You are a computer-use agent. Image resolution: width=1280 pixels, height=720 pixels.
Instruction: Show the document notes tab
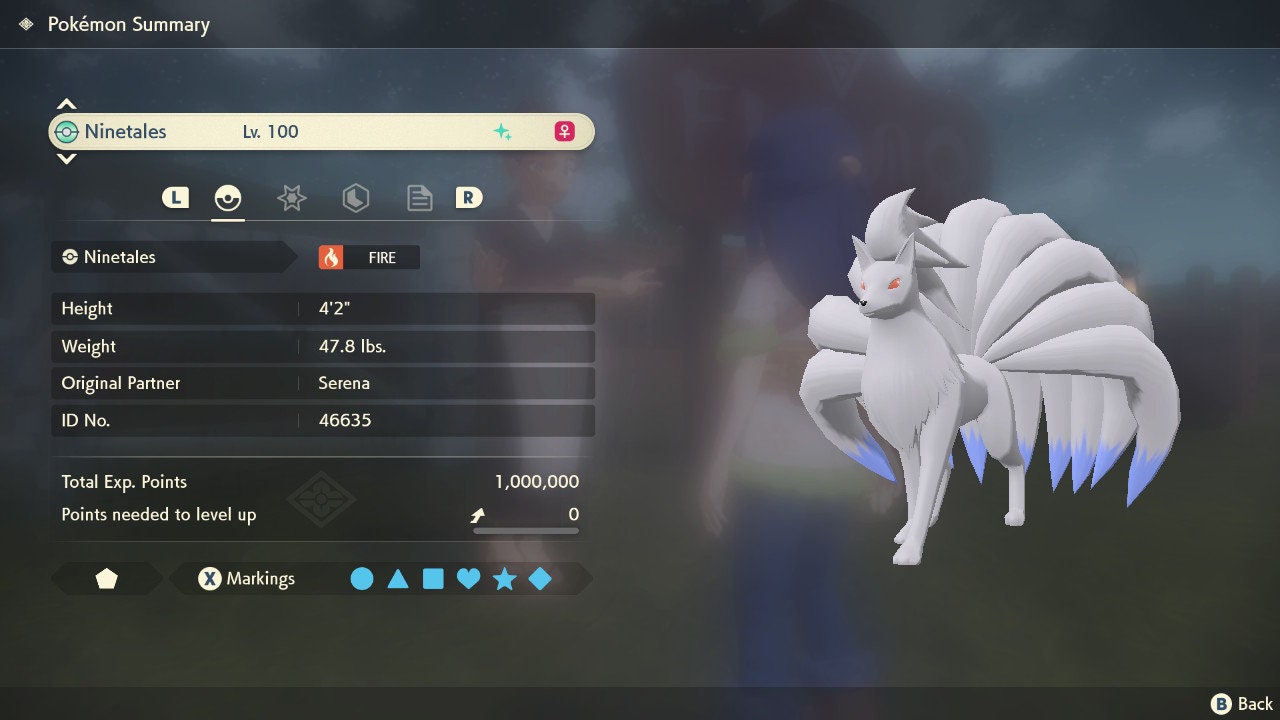pyautogui.click(x=419, y=198)
